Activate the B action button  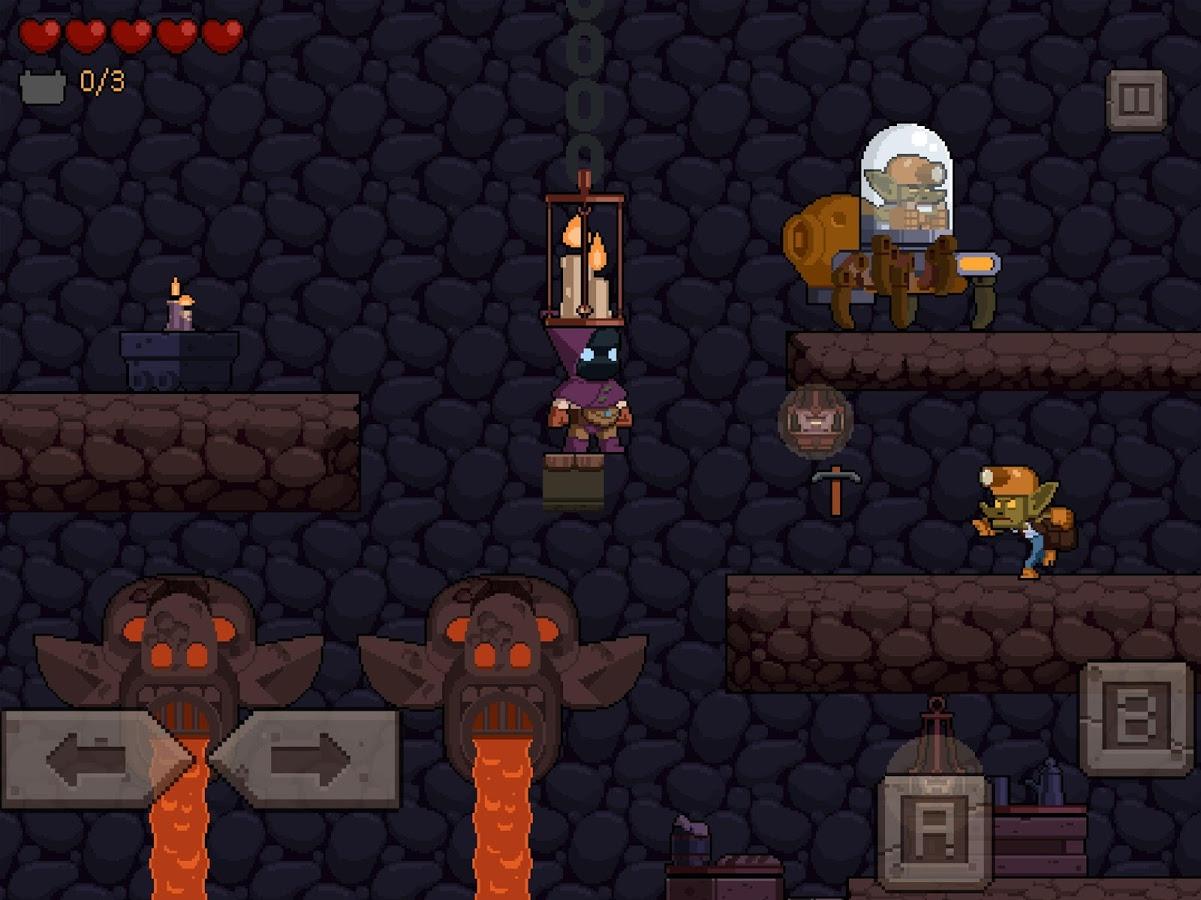1136,717
